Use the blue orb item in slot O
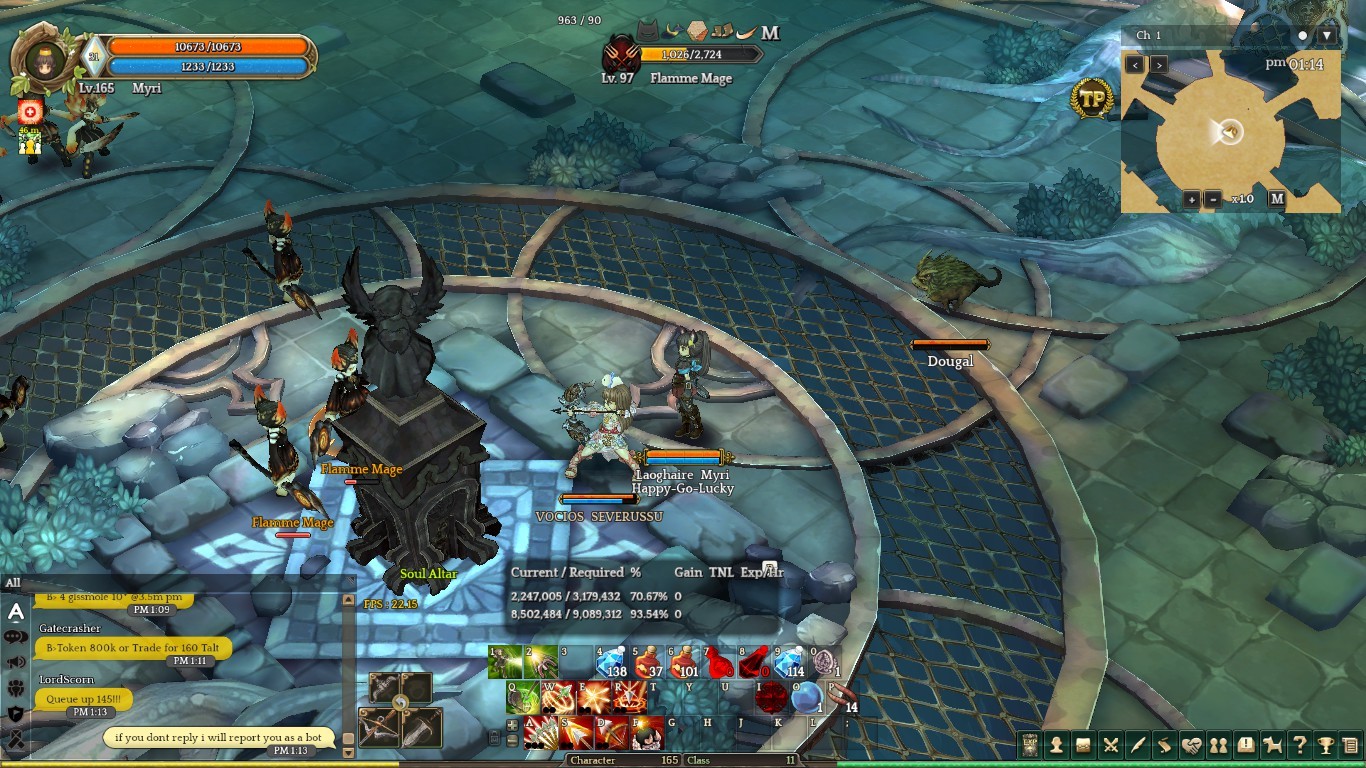 tap(808, 697)
